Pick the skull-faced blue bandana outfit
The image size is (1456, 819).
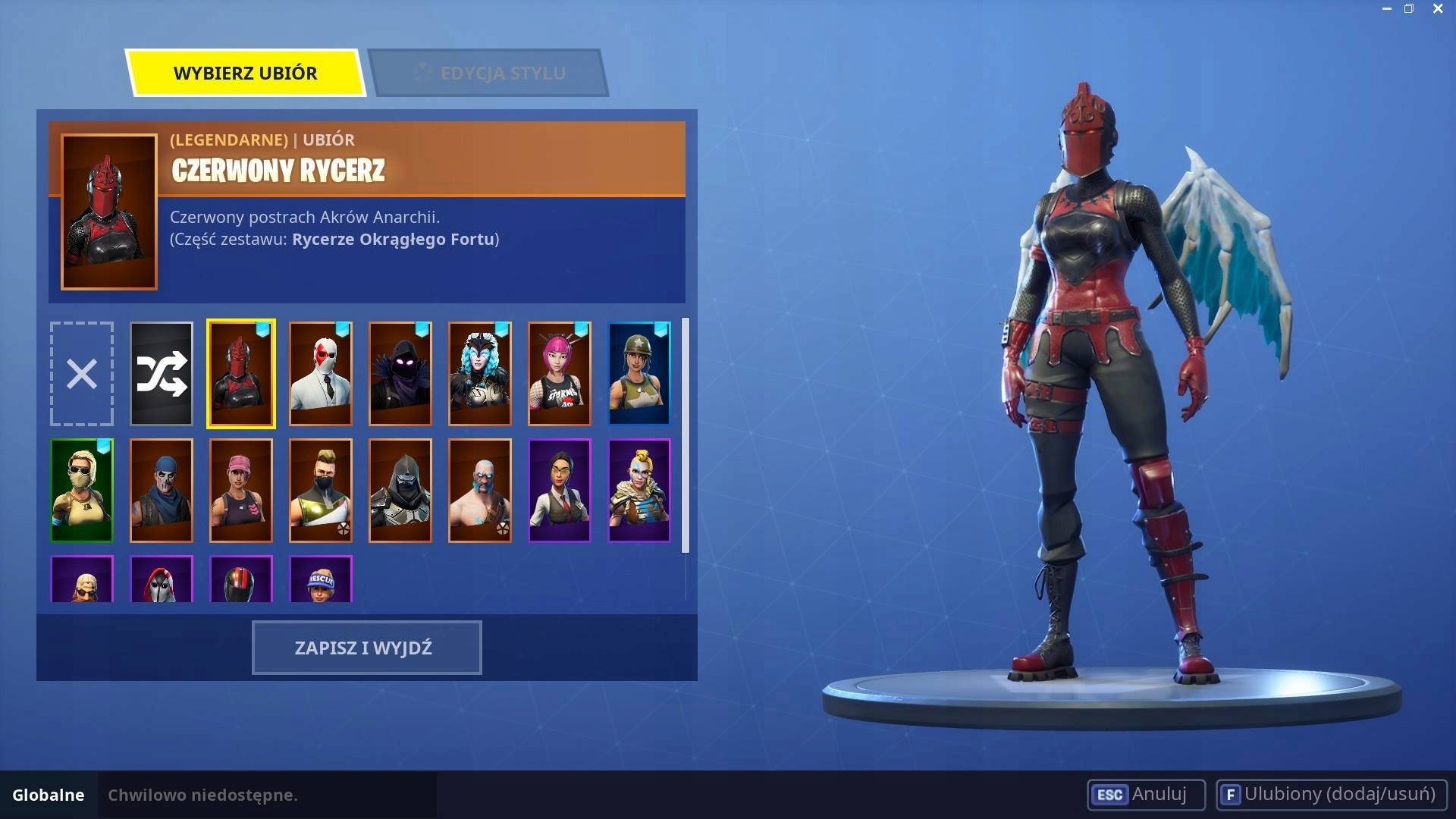click(162, 491)
